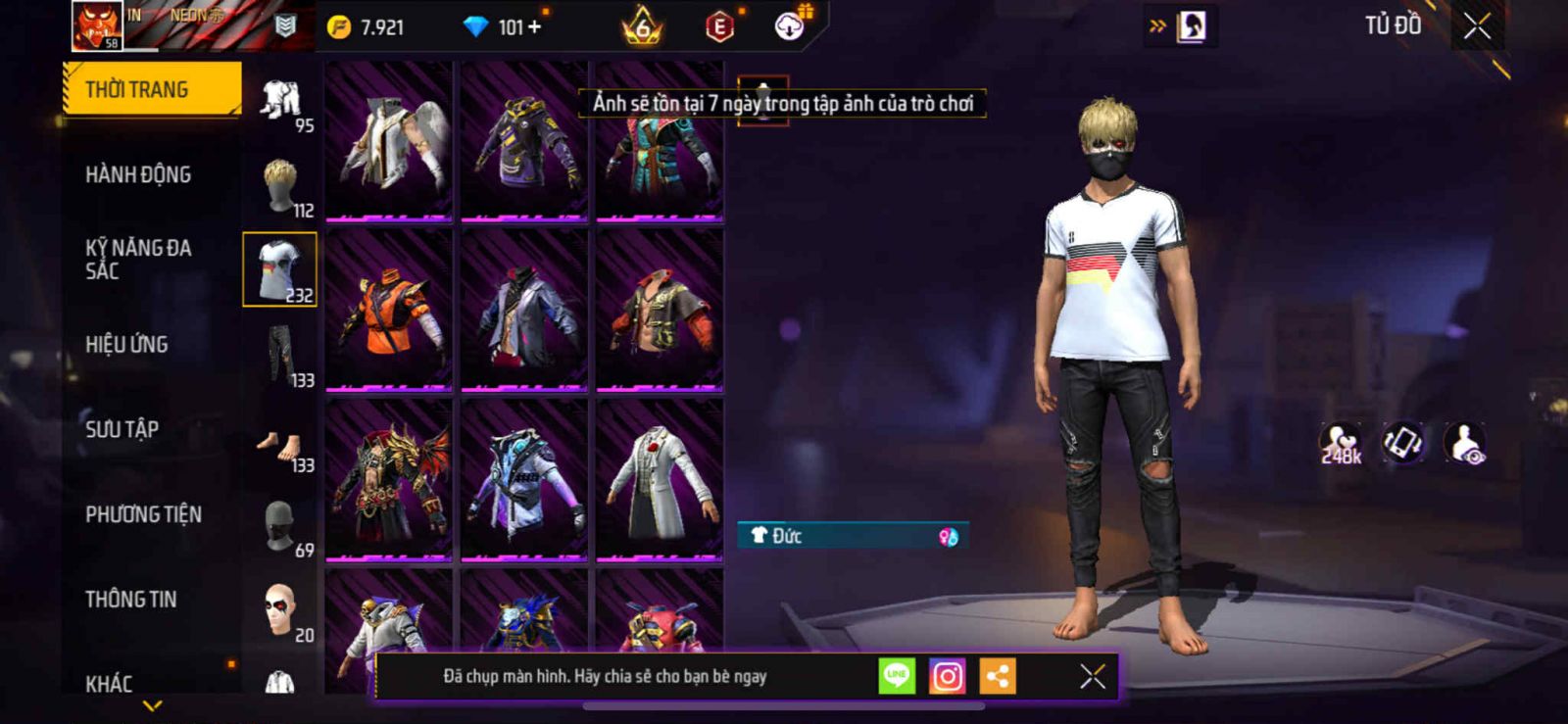Choose the white coat with red rose
This screenshot has width=1568, height=724.
[660, 480]
